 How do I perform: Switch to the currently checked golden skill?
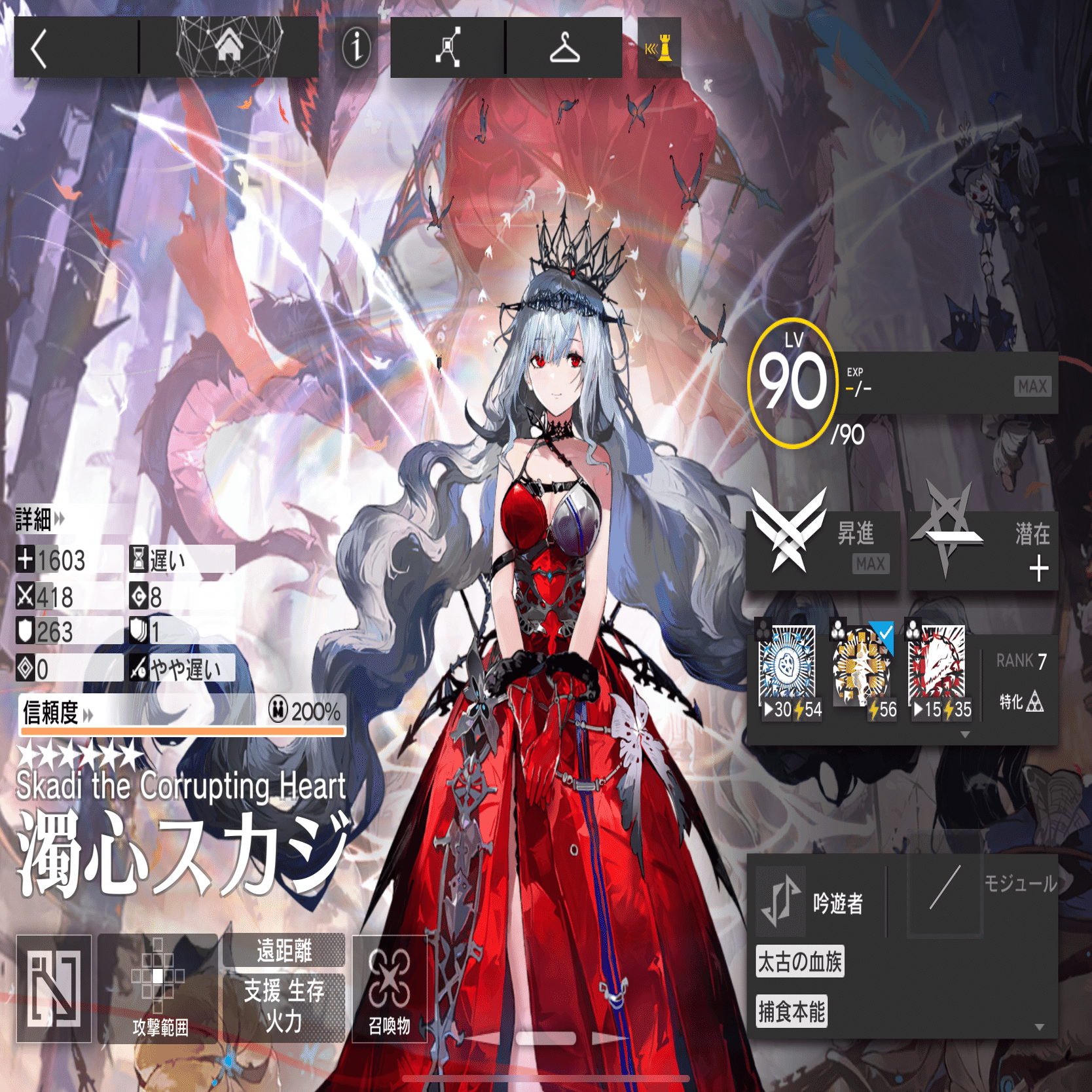tap(863, 661)
